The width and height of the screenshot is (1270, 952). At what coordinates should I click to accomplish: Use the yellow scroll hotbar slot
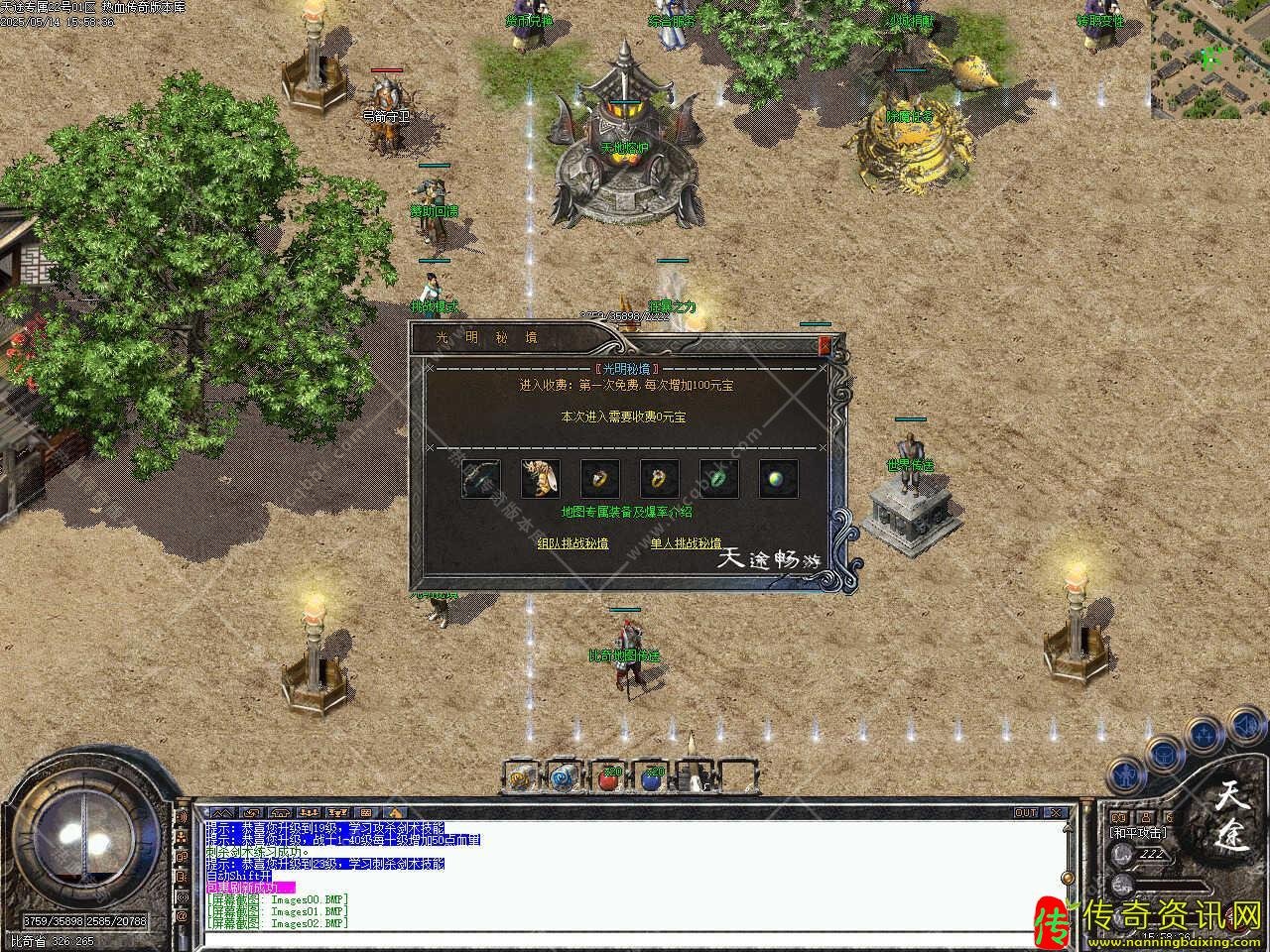tap(520, 778)
